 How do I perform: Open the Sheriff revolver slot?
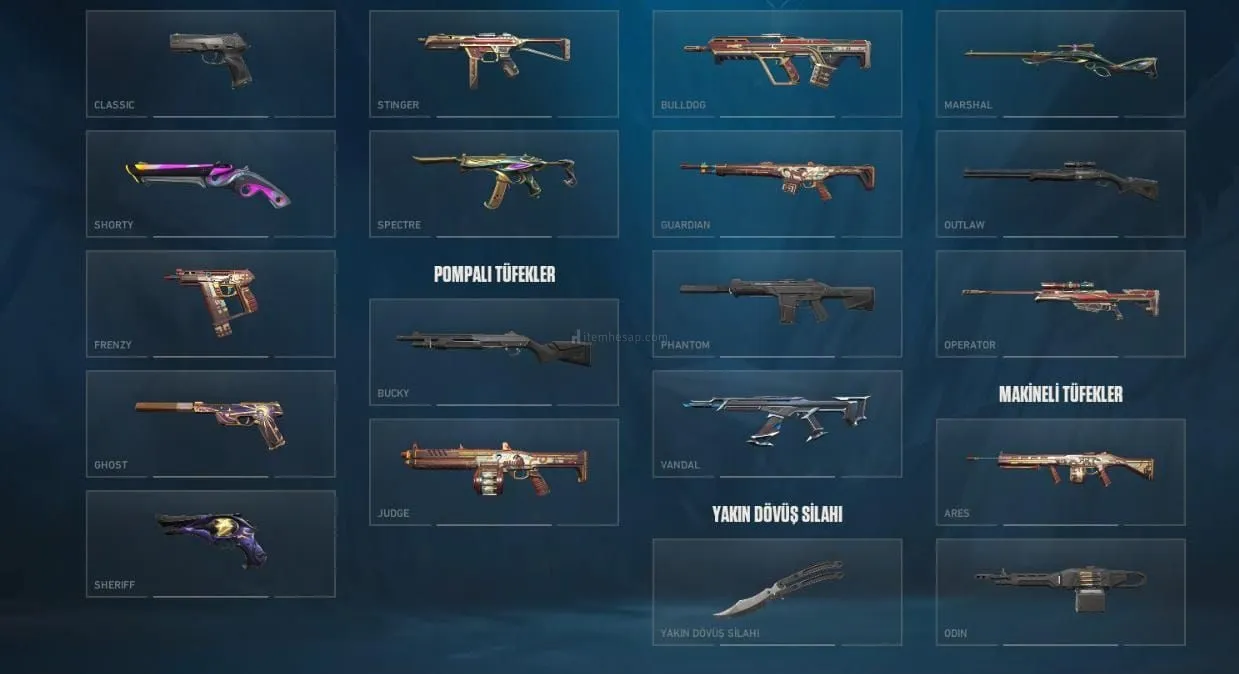point(210,543)
